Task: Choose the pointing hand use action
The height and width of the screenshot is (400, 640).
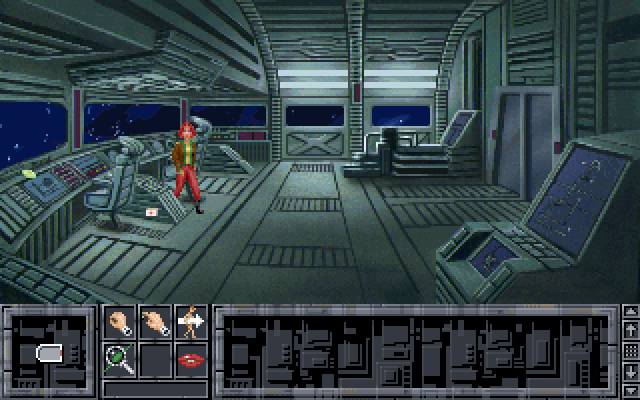Action: pyautogui.click(x=155, y=322)
